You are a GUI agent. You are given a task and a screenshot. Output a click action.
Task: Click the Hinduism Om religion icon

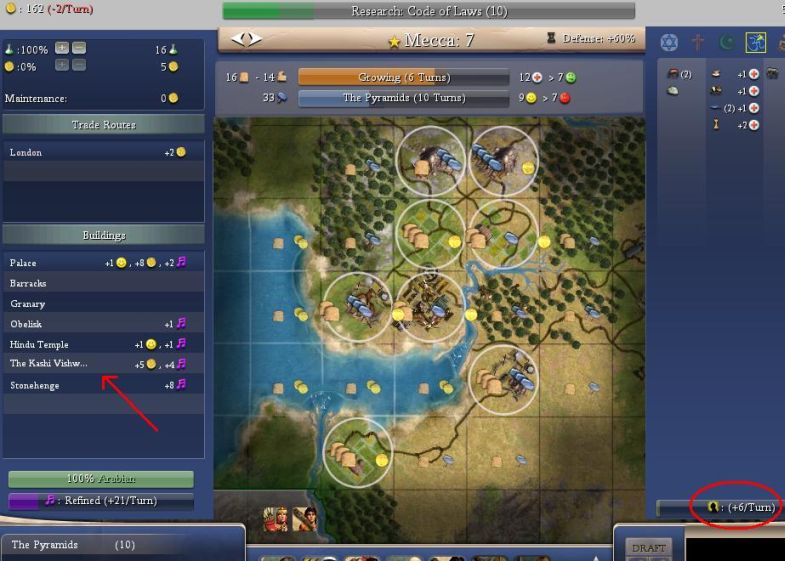[755, 43]
